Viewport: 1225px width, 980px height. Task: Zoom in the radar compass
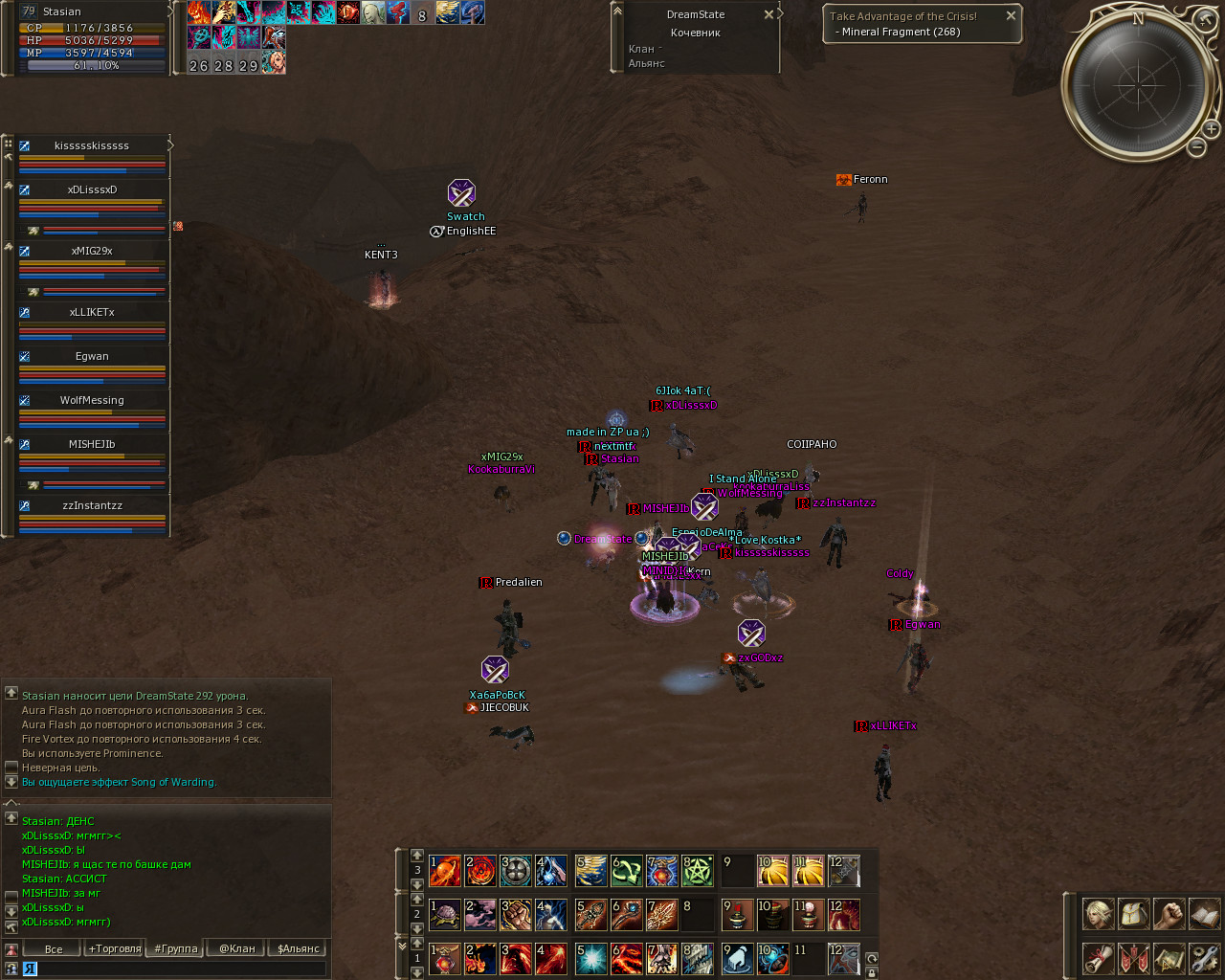1211,129
